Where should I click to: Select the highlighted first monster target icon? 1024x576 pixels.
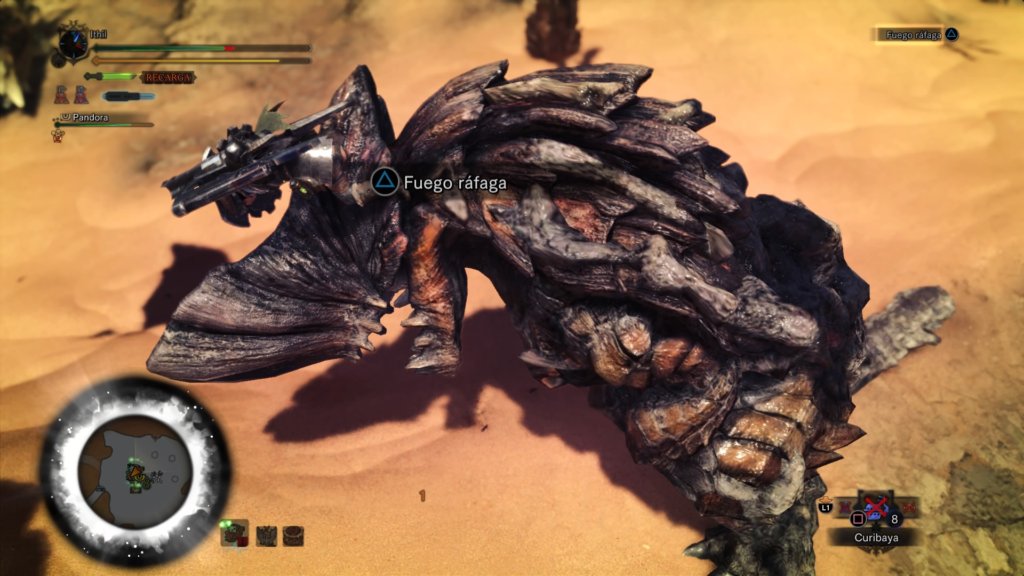[233, 535]
